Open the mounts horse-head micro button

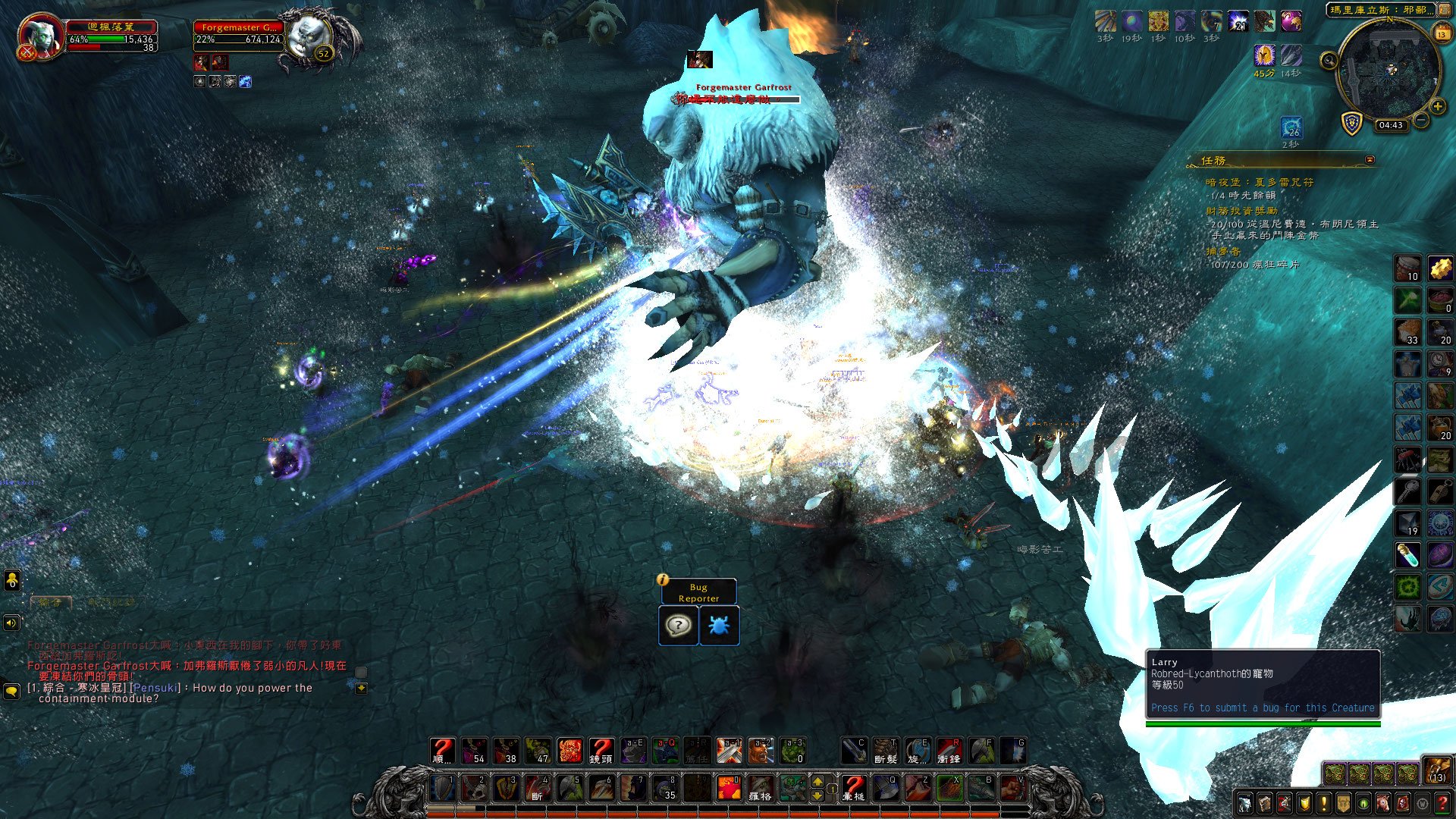1383,803
